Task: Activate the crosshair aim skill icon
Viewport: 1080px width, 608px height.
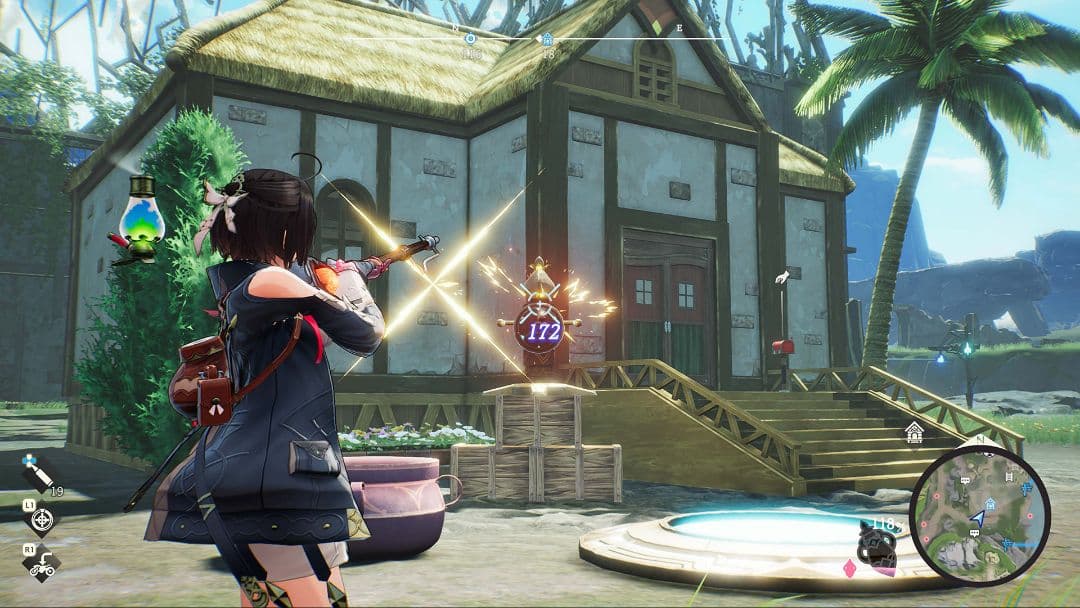Action: point(41,519)
